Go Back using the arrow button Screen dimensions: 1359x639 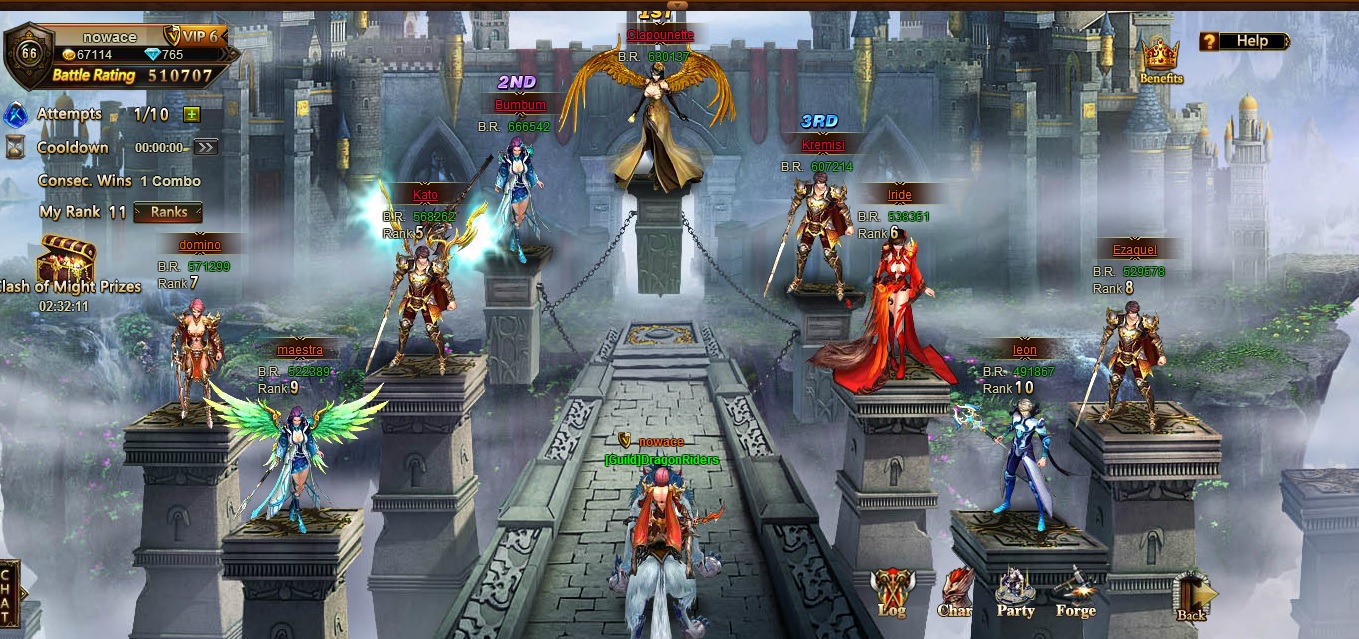1193,597
